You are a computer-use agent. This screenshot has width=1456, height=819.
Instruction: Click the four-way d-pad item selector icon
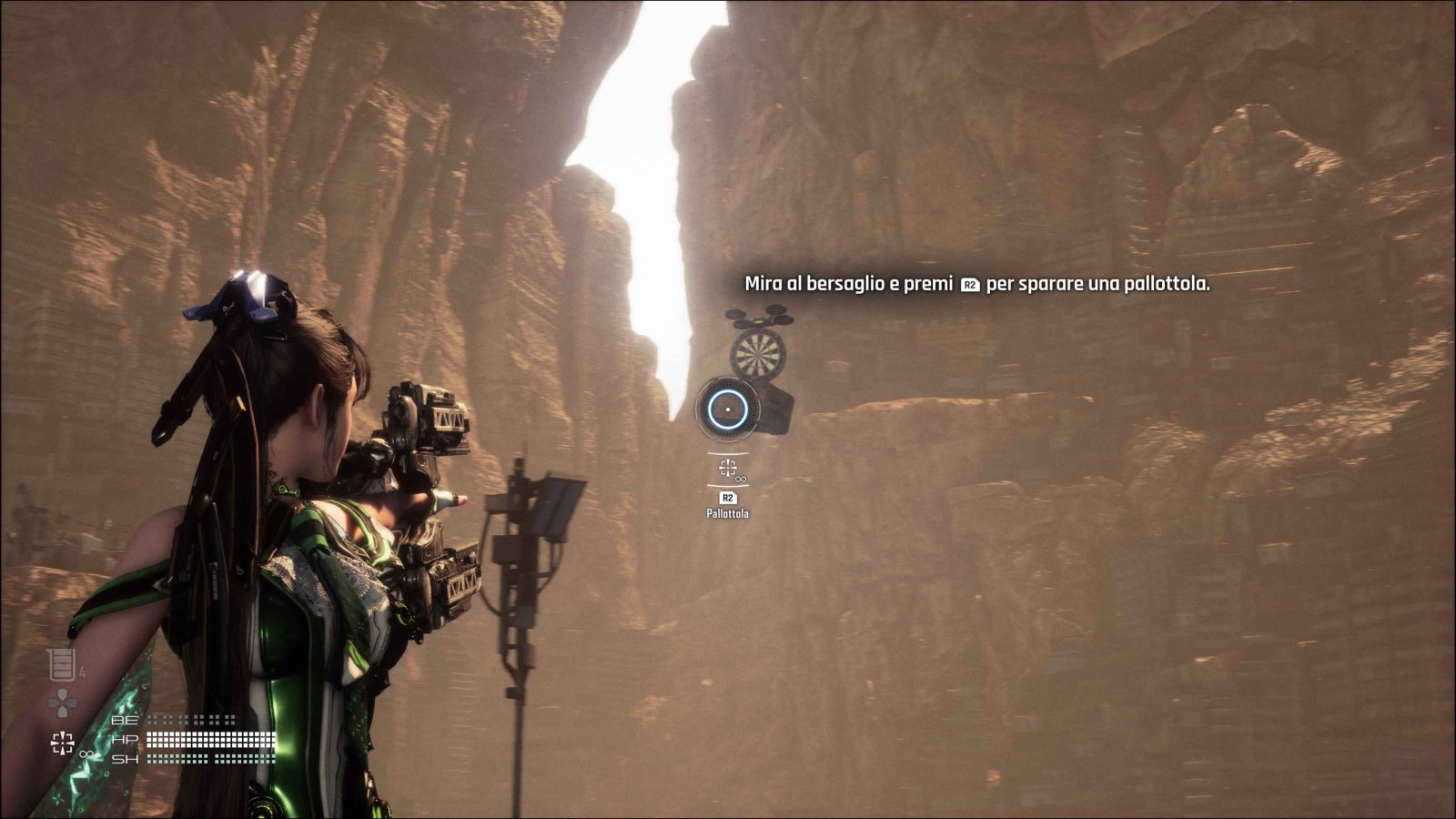(62, 703)
